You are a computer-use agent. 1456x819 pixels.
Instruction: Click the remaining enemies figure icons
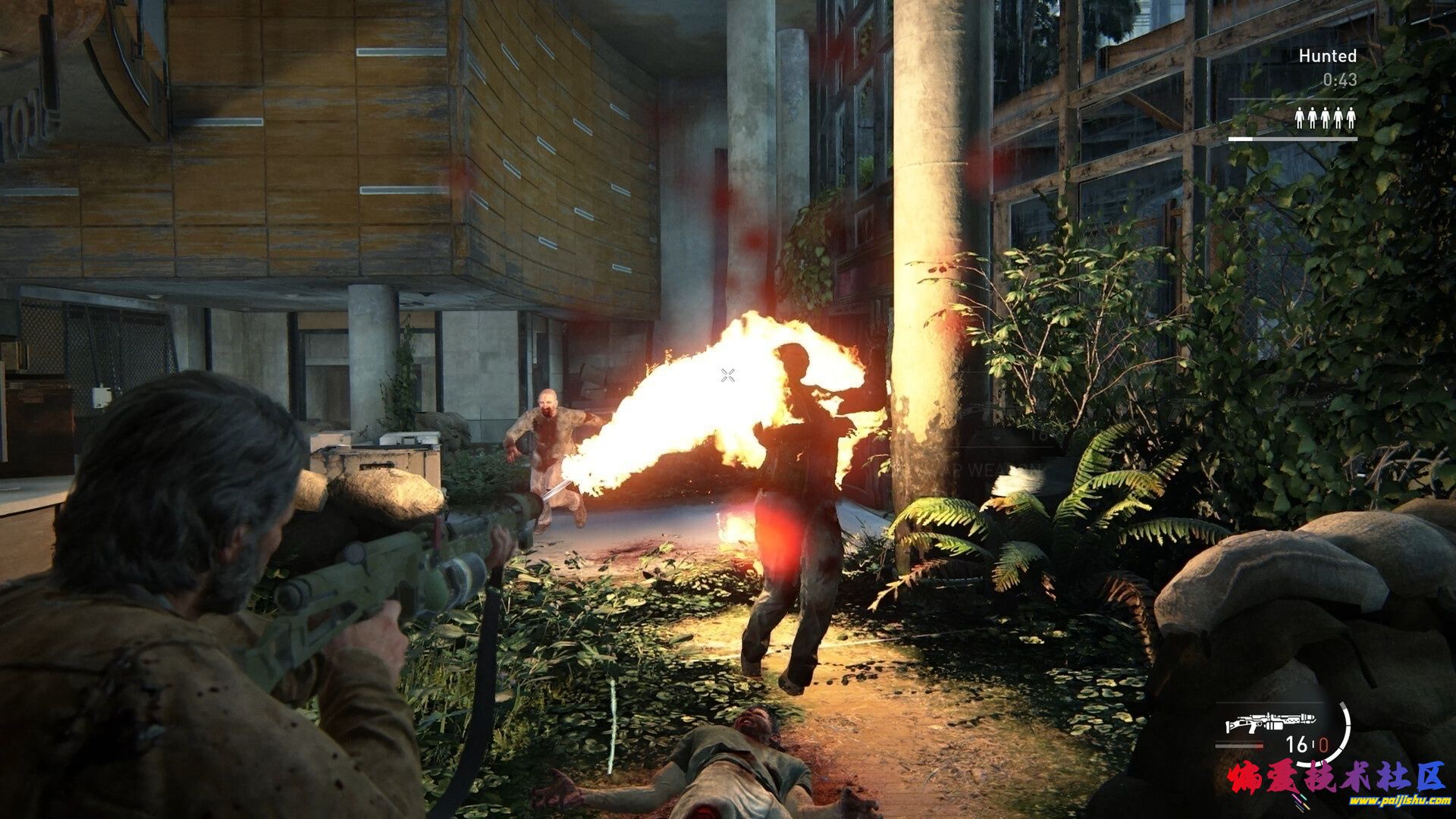click(x=1325, y=118)
